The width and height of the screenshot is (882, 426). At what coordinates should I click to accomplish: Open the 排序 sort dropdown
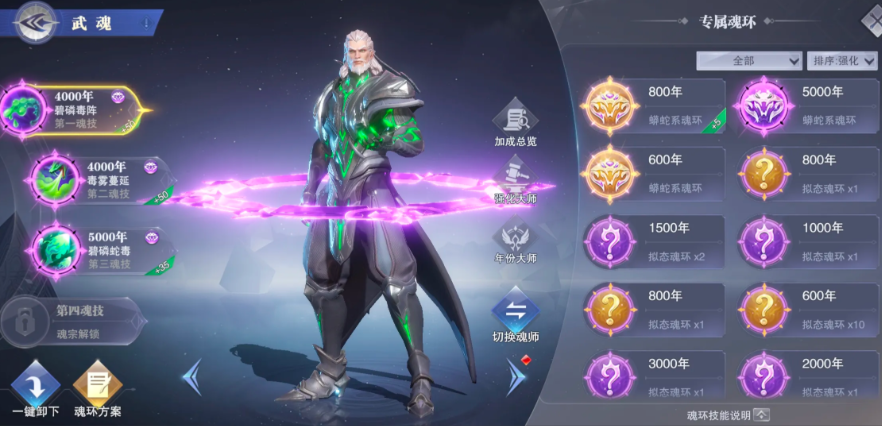[x=836, y=61]
